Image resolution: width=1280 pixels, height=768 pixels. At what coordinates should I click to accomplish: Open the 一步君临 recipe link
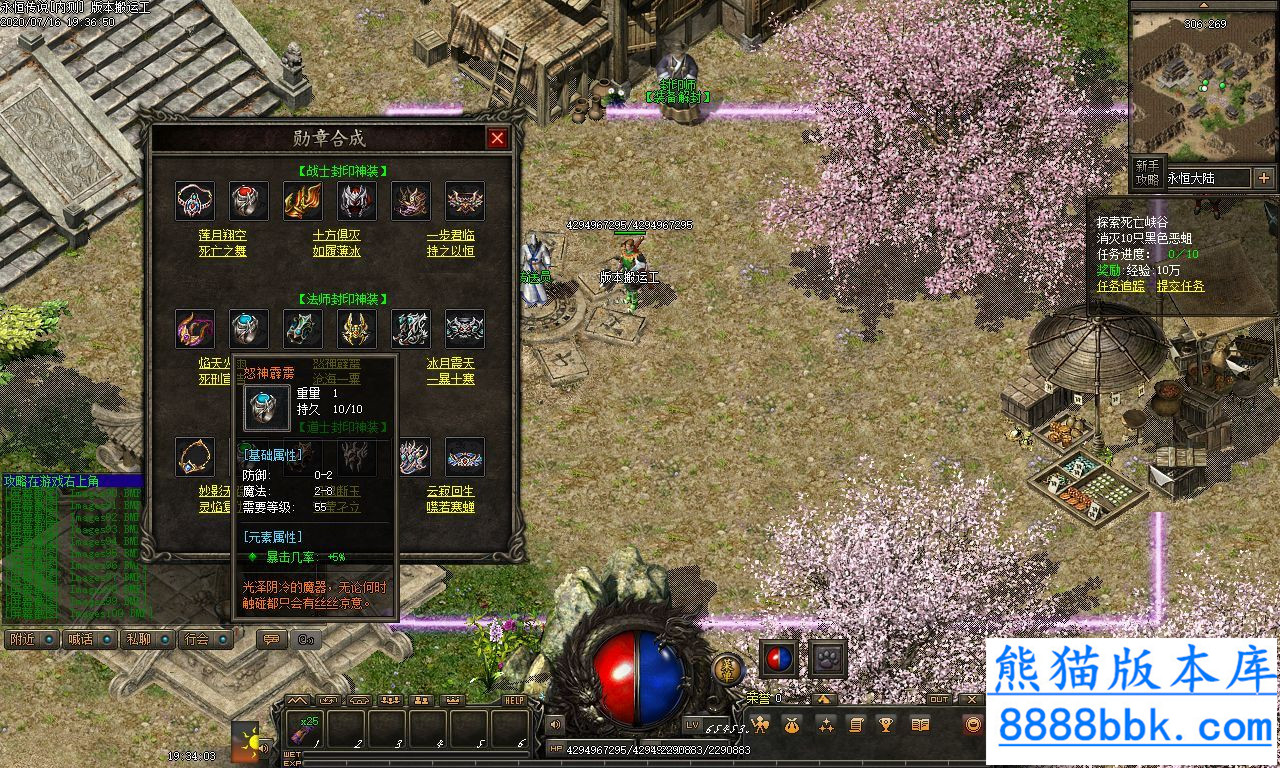tap(450, 234)
